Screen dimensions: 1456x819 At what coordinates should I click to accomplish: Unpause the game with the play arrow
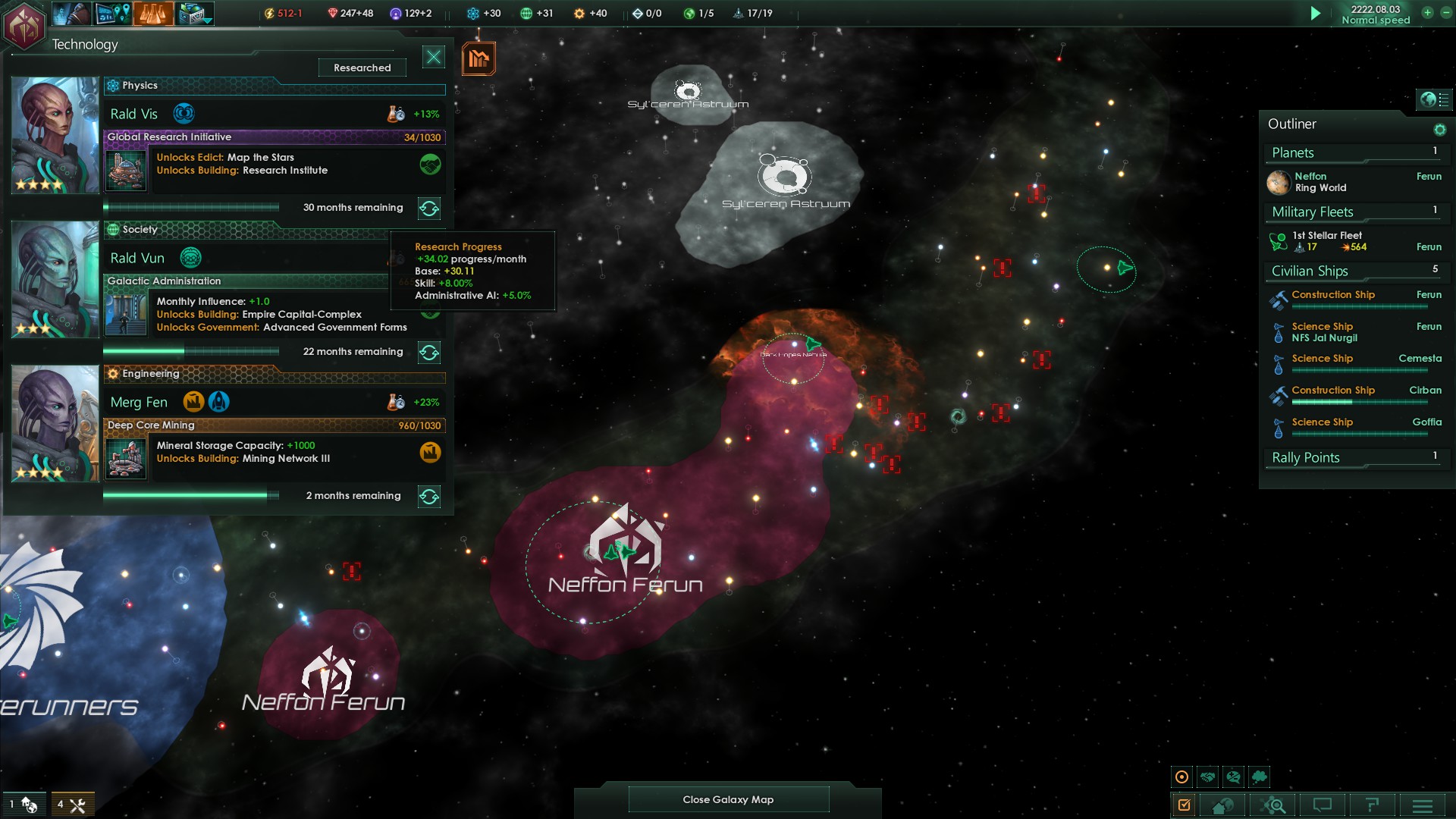click(x=1316, y=14)
